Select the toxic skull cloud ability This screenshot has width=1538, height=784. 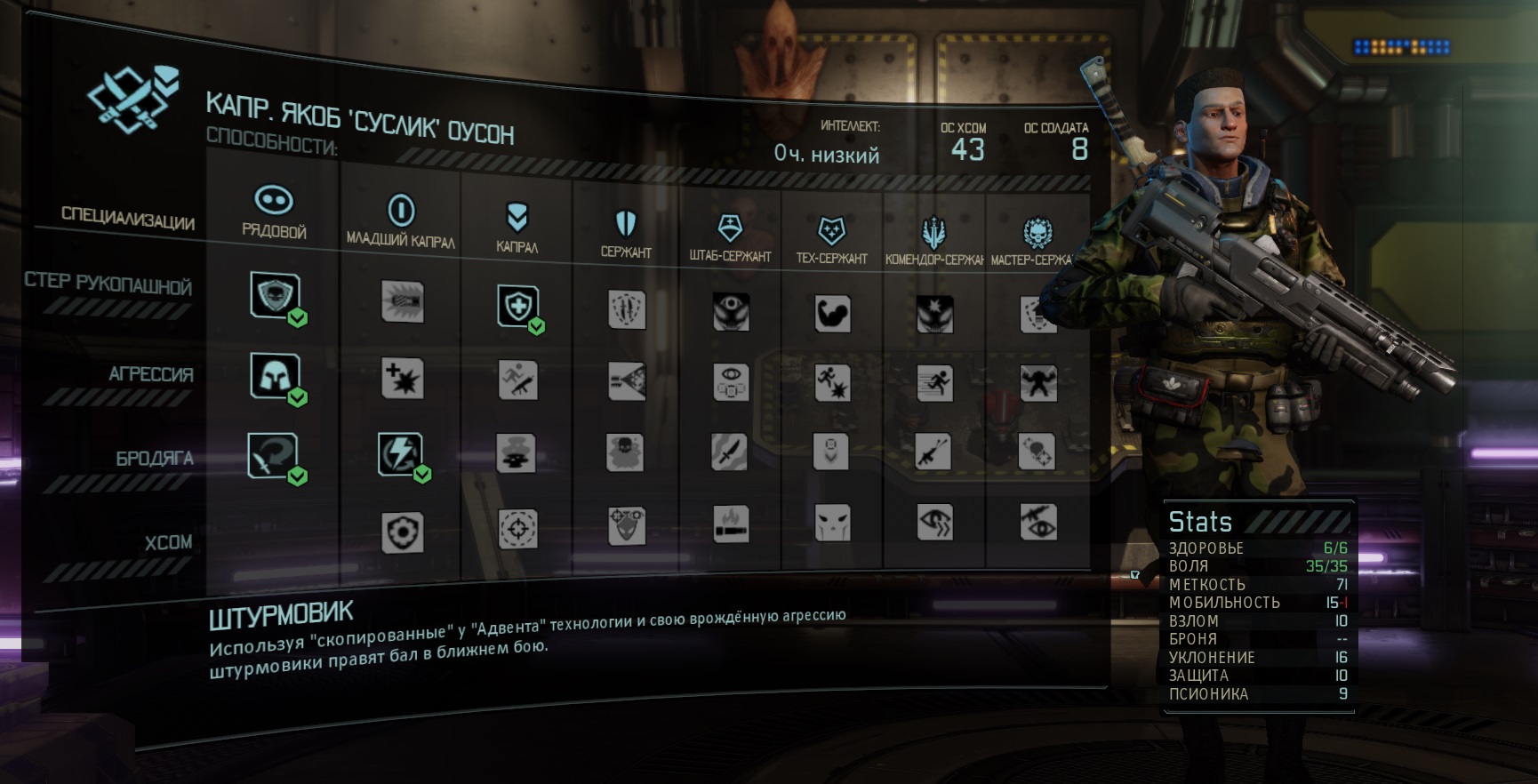click(x=626, y=452)
